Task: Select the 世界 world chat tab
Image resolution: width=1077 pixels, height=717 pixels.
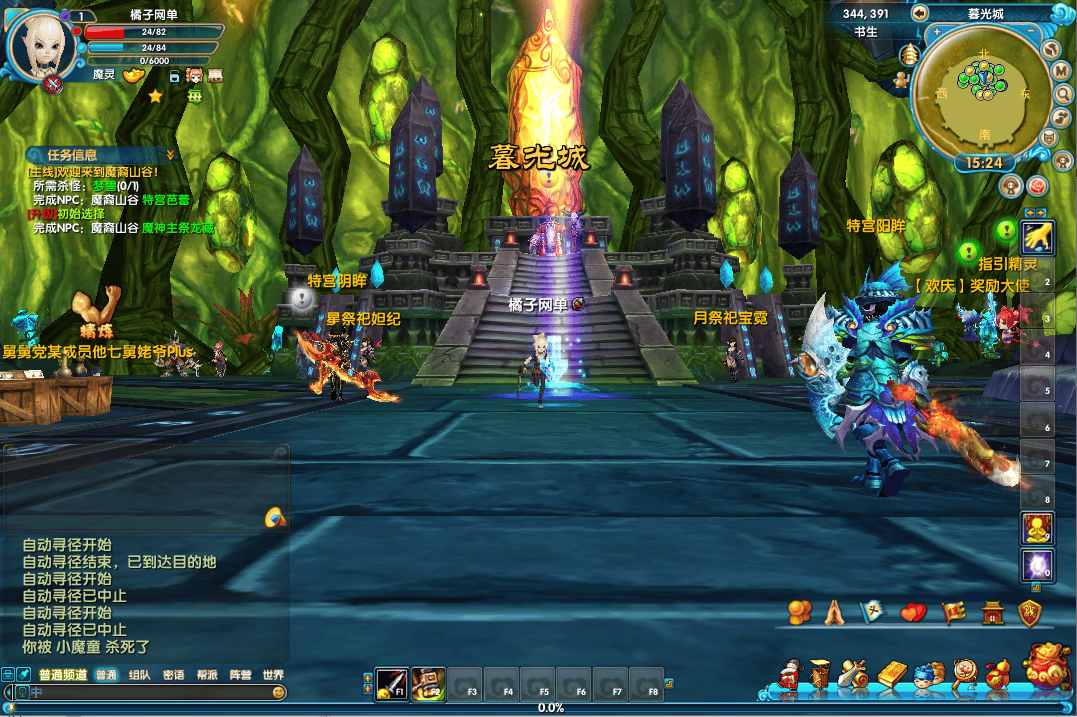Action: tap(273, 675)
